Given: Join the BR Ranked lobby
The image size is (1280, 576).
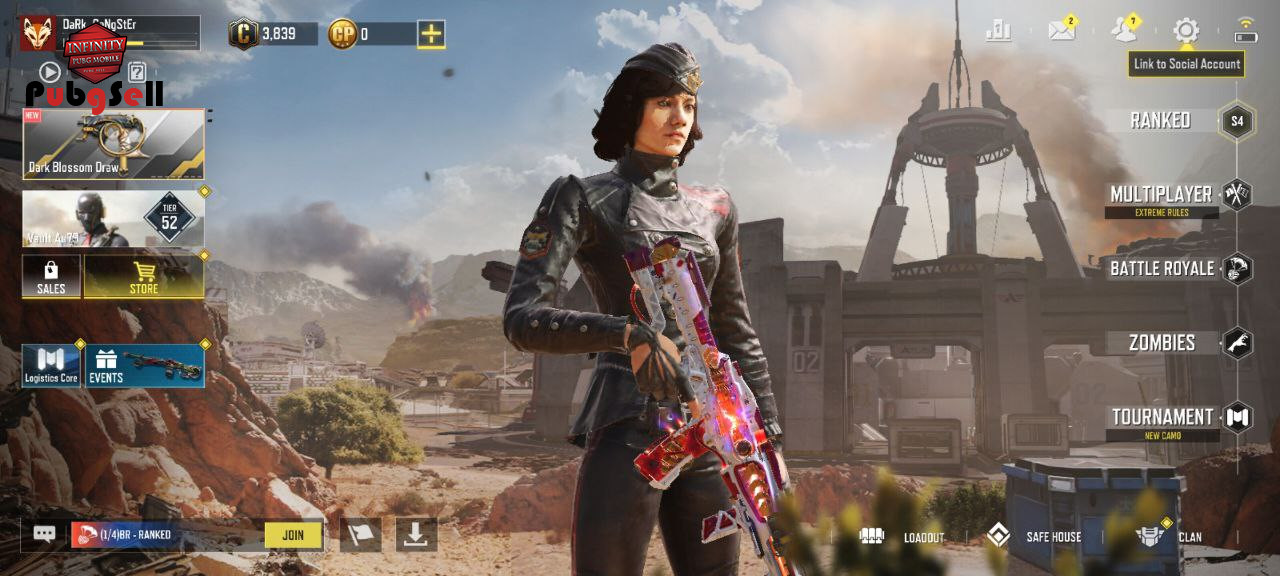Looking at the screenshot, I should coord(293,535).
